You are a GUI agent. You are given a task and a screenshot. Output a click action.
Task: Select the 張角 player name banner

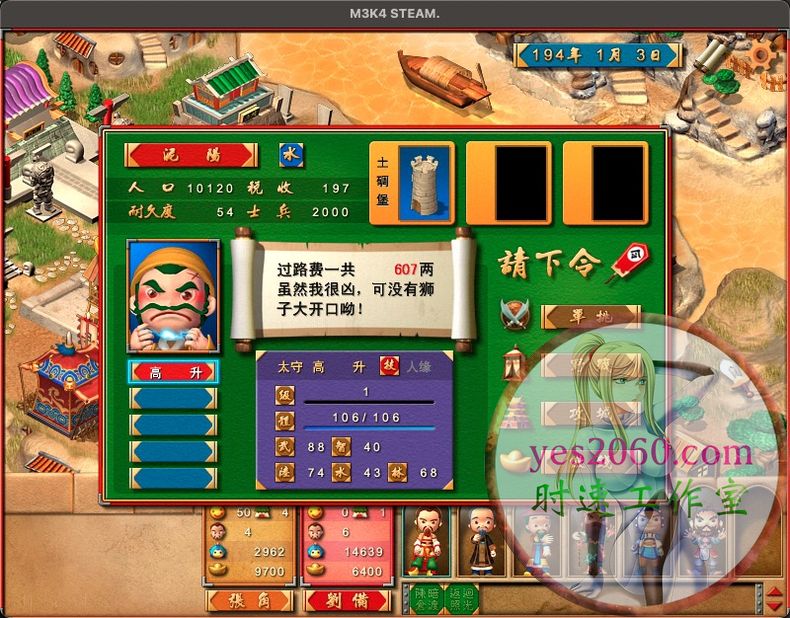coord(249,600)
